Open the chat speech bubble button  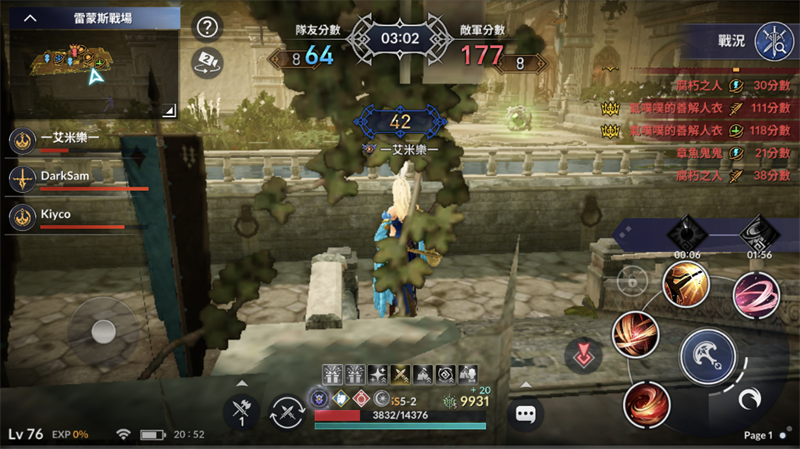(525, 412)
